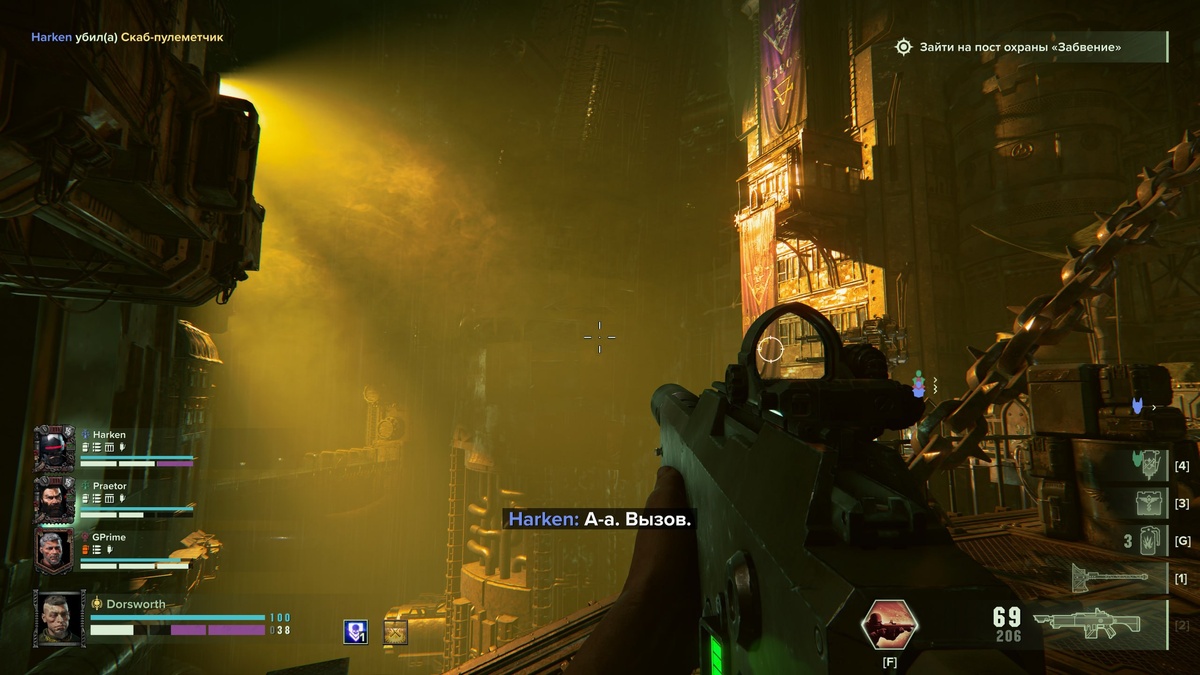1200x675 pixels.
Task: Activate the combat ability icon above [F]
Action: pos(889,625)
